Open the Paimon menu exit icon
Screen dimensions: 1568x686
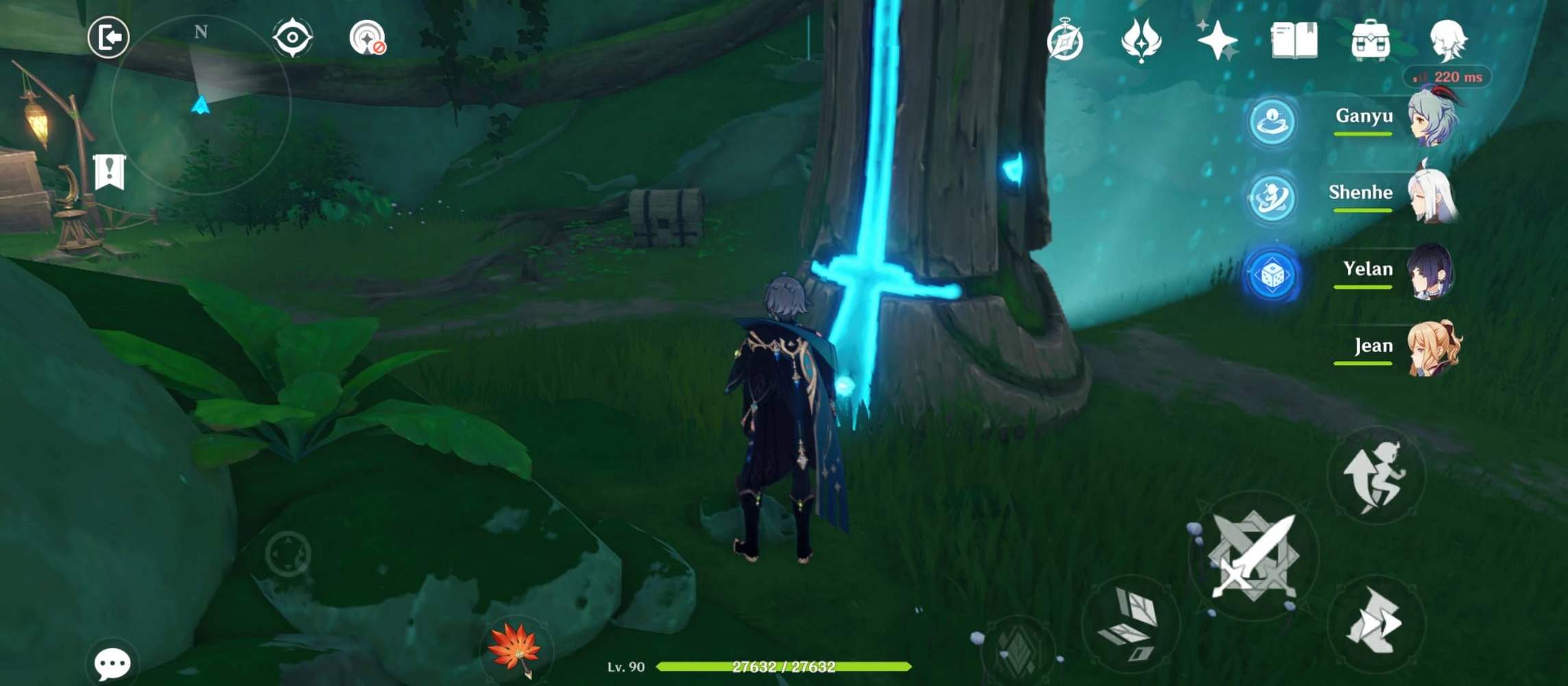pyautogui.click(x=108, y=38)
